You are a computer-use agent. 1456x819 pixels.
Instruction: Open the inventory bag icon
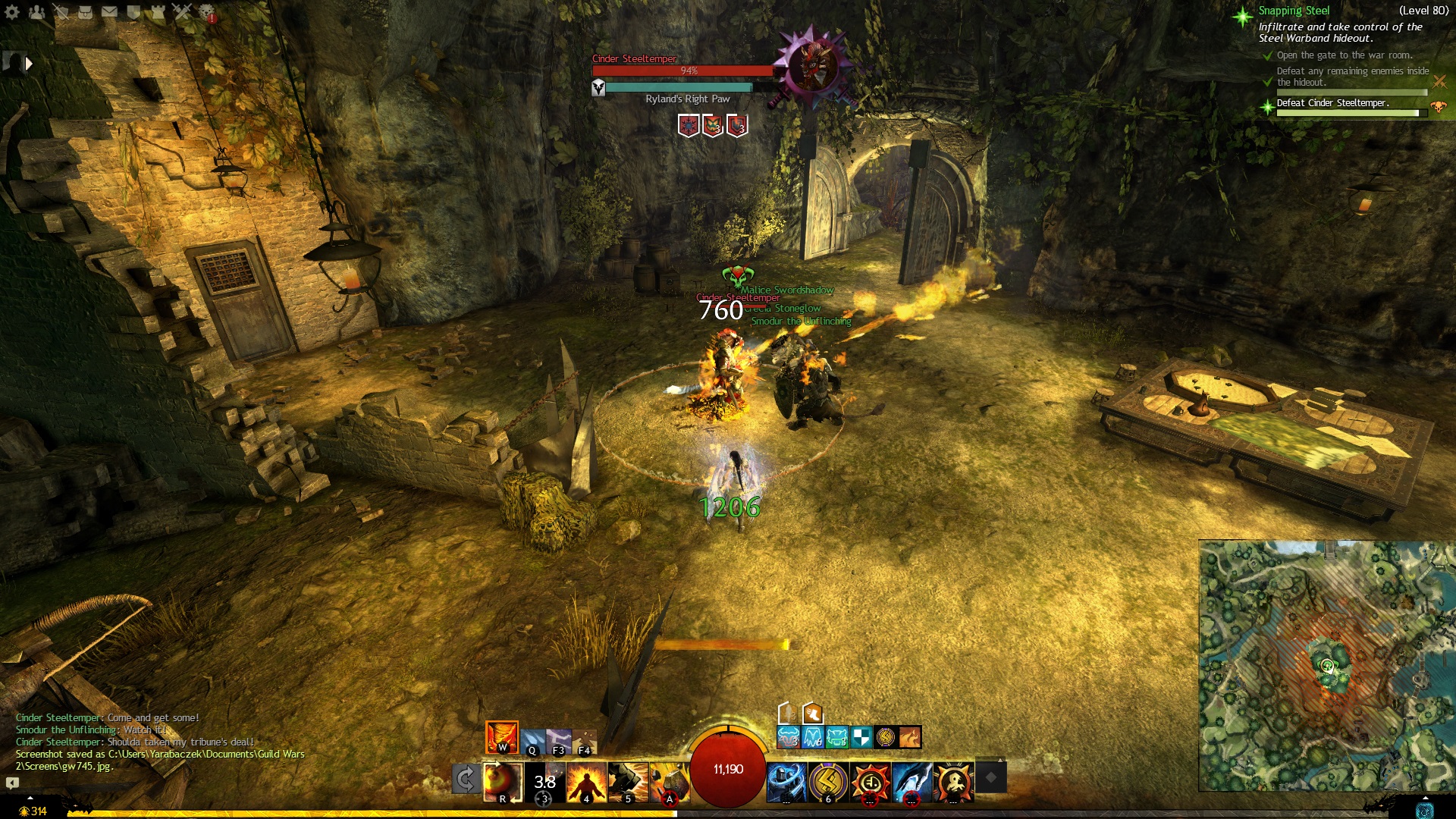[85, 12]
